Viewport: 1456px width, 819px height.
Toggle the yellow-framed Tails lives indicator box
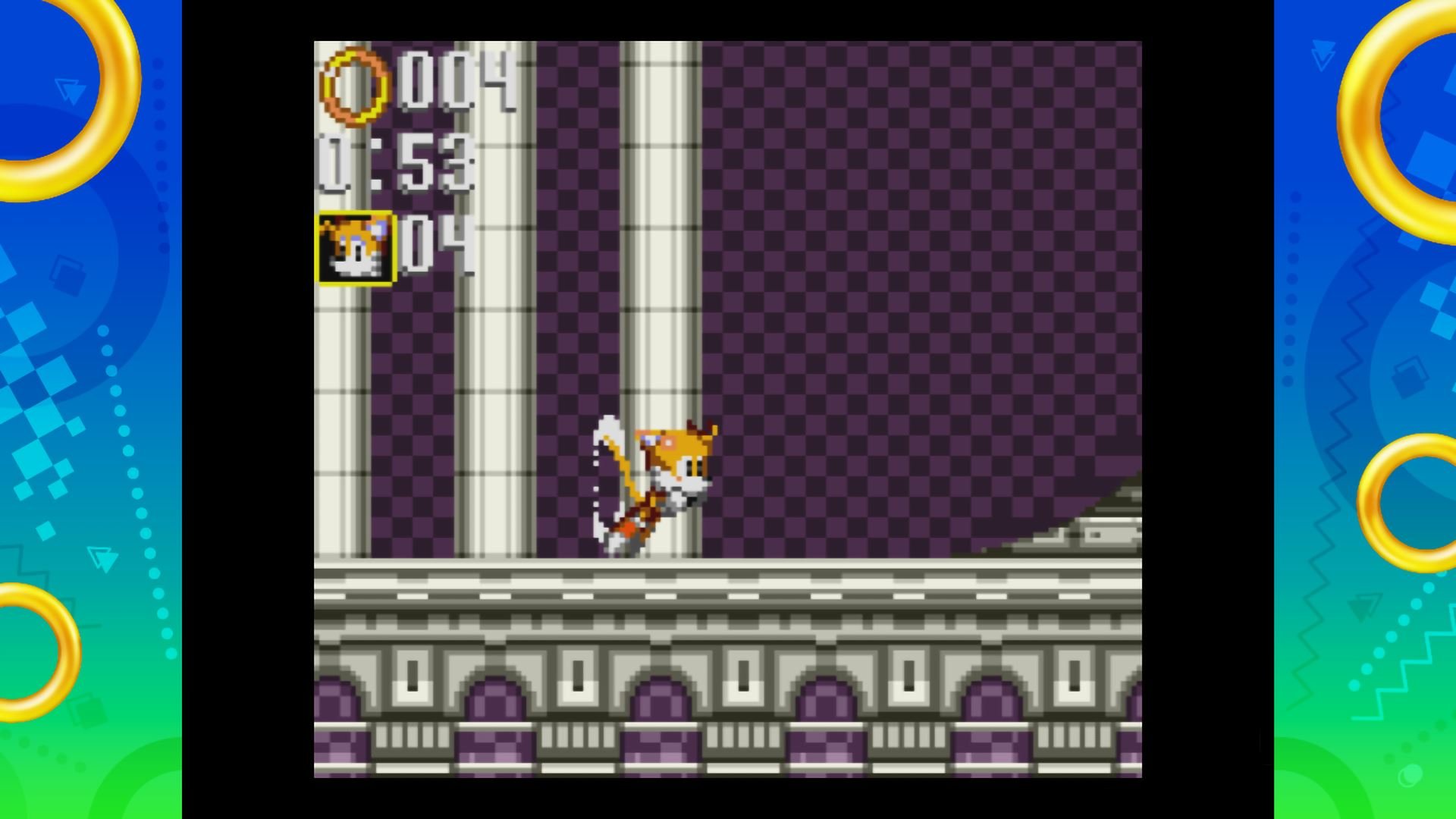coord(355,248)
